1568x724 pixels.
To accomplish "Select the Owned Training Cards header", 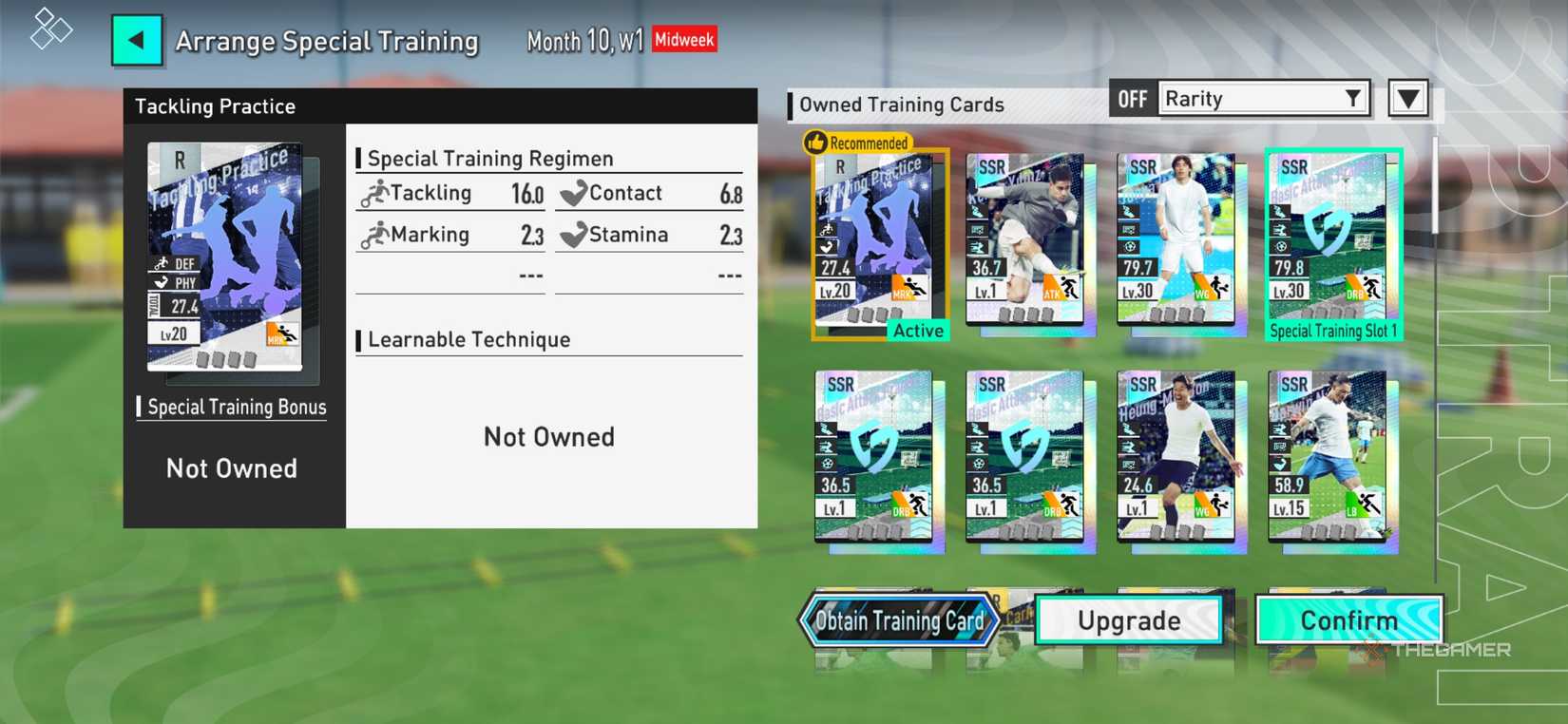I will pyautogui.click(x=903, y=105).
